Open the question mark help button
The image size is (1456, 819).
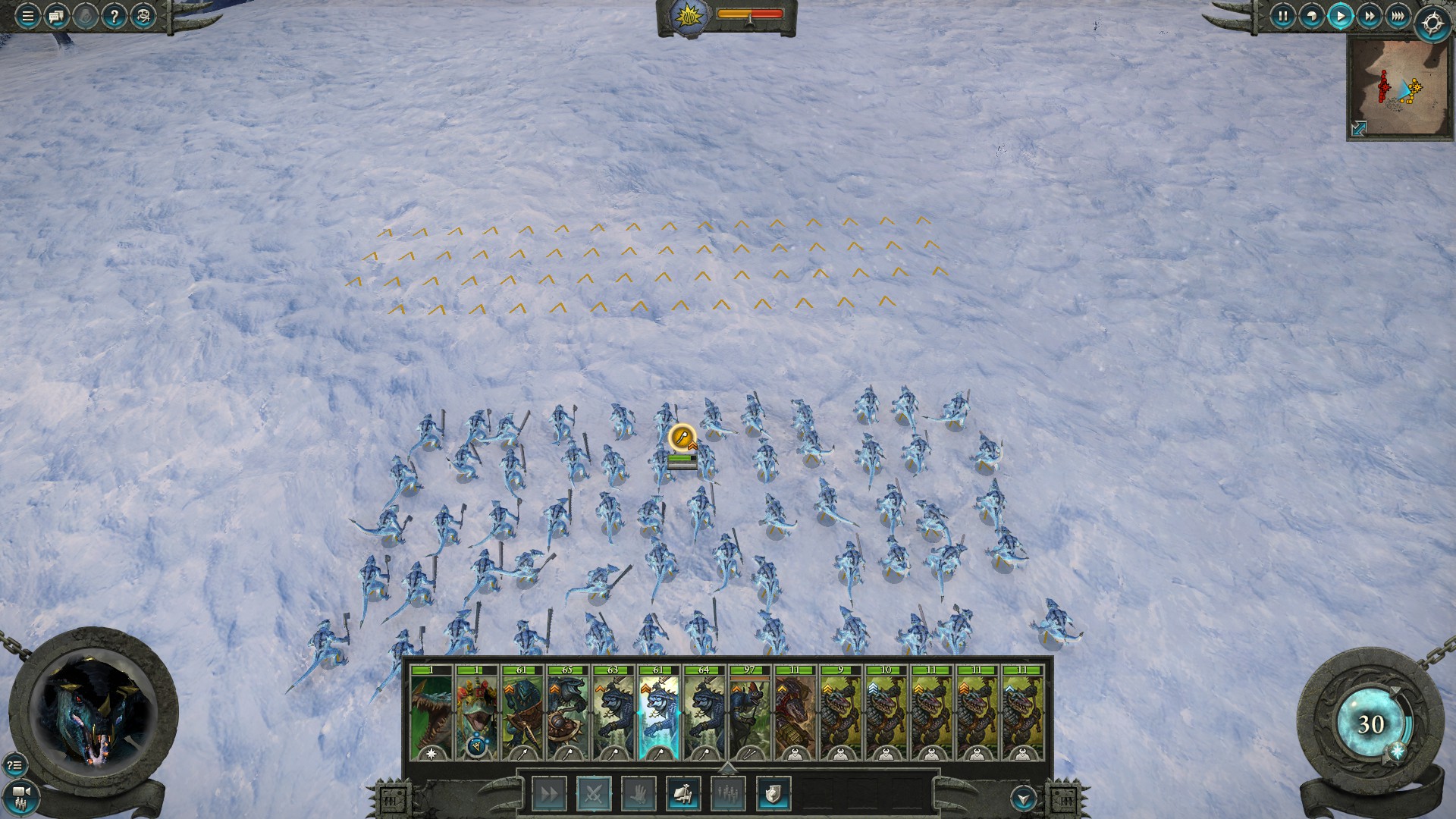coord(114,16)
